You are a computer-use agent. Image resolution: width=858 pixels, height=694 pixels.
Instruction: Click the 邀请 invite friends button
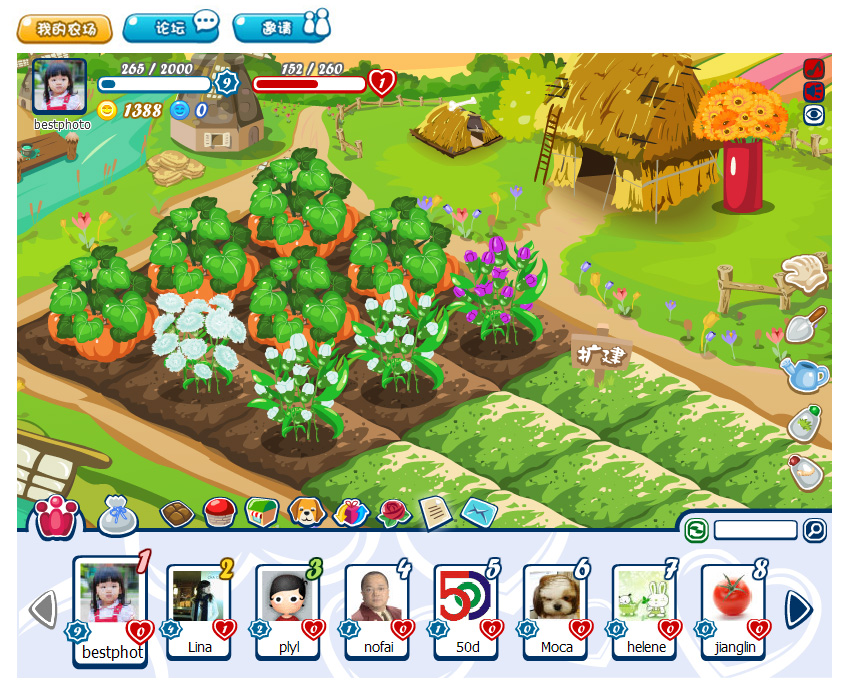(281, 27)
